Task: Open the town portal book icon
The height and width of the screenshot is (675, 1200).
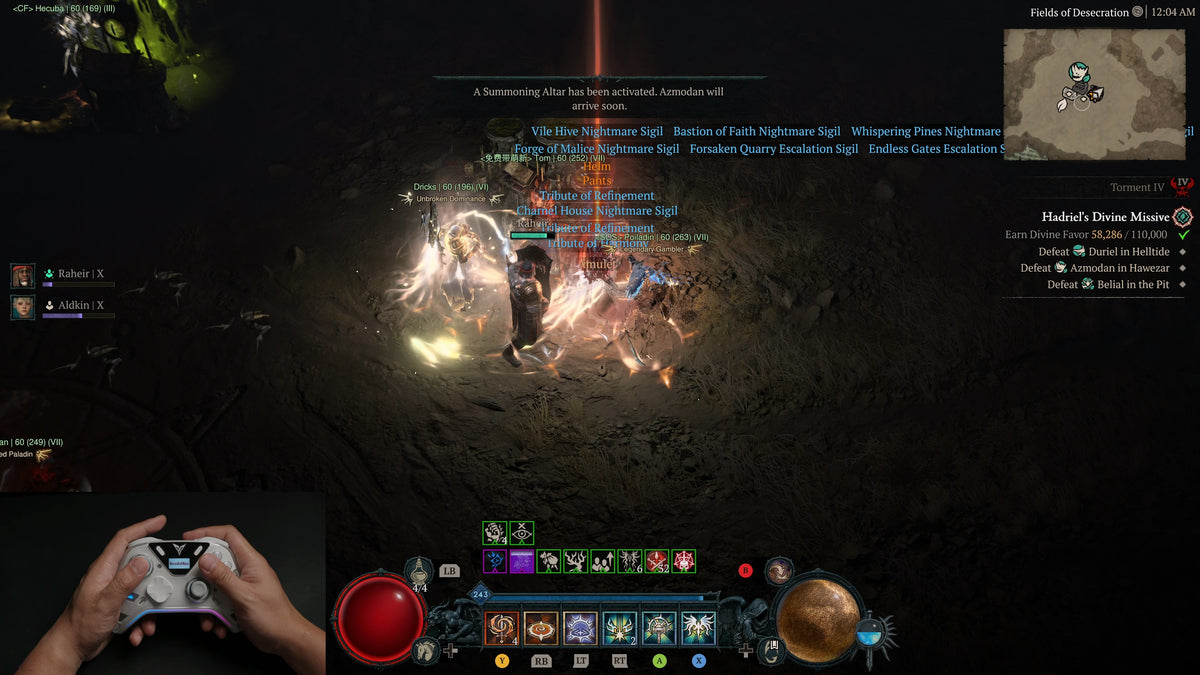Action: (773, 650)
